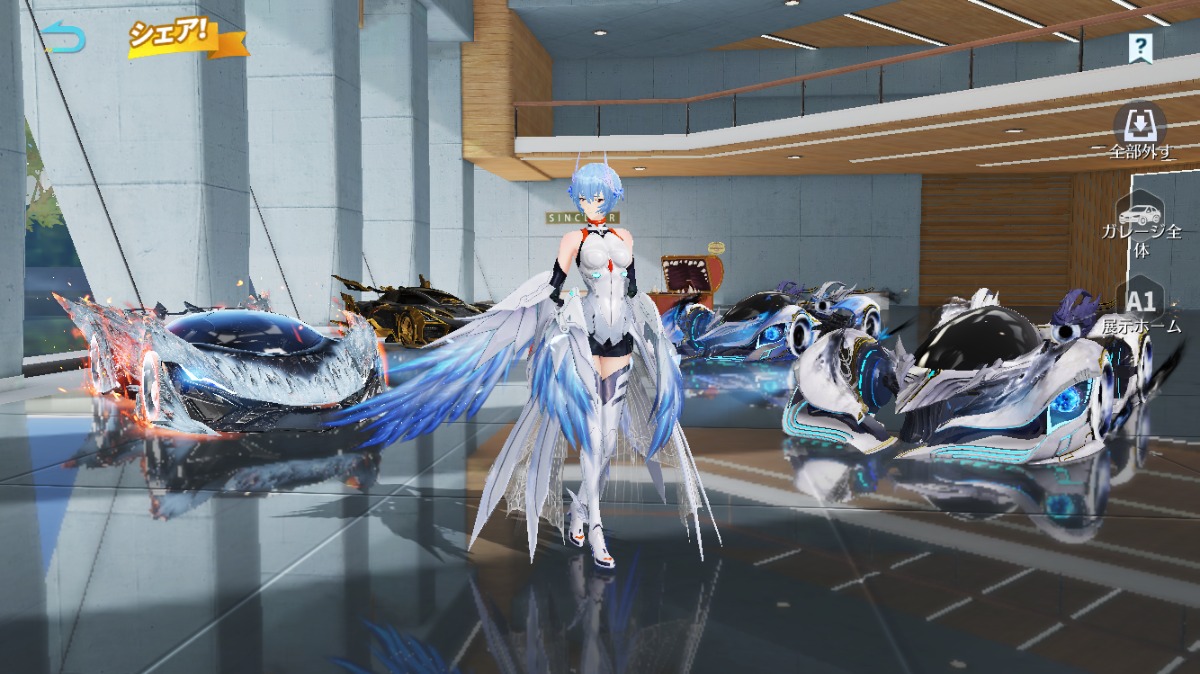Open the question mark help icon

1140,47
